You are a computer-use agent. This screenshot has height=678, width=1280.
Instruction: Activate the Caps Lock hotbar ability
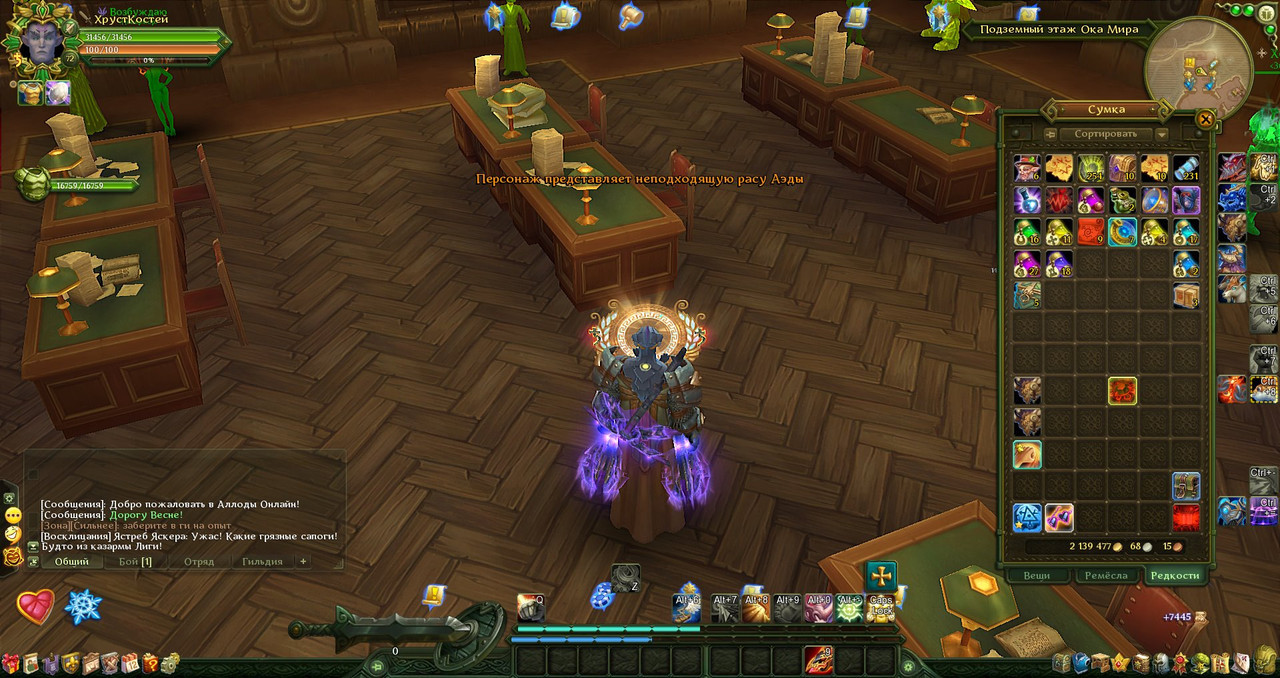point(881,606)
